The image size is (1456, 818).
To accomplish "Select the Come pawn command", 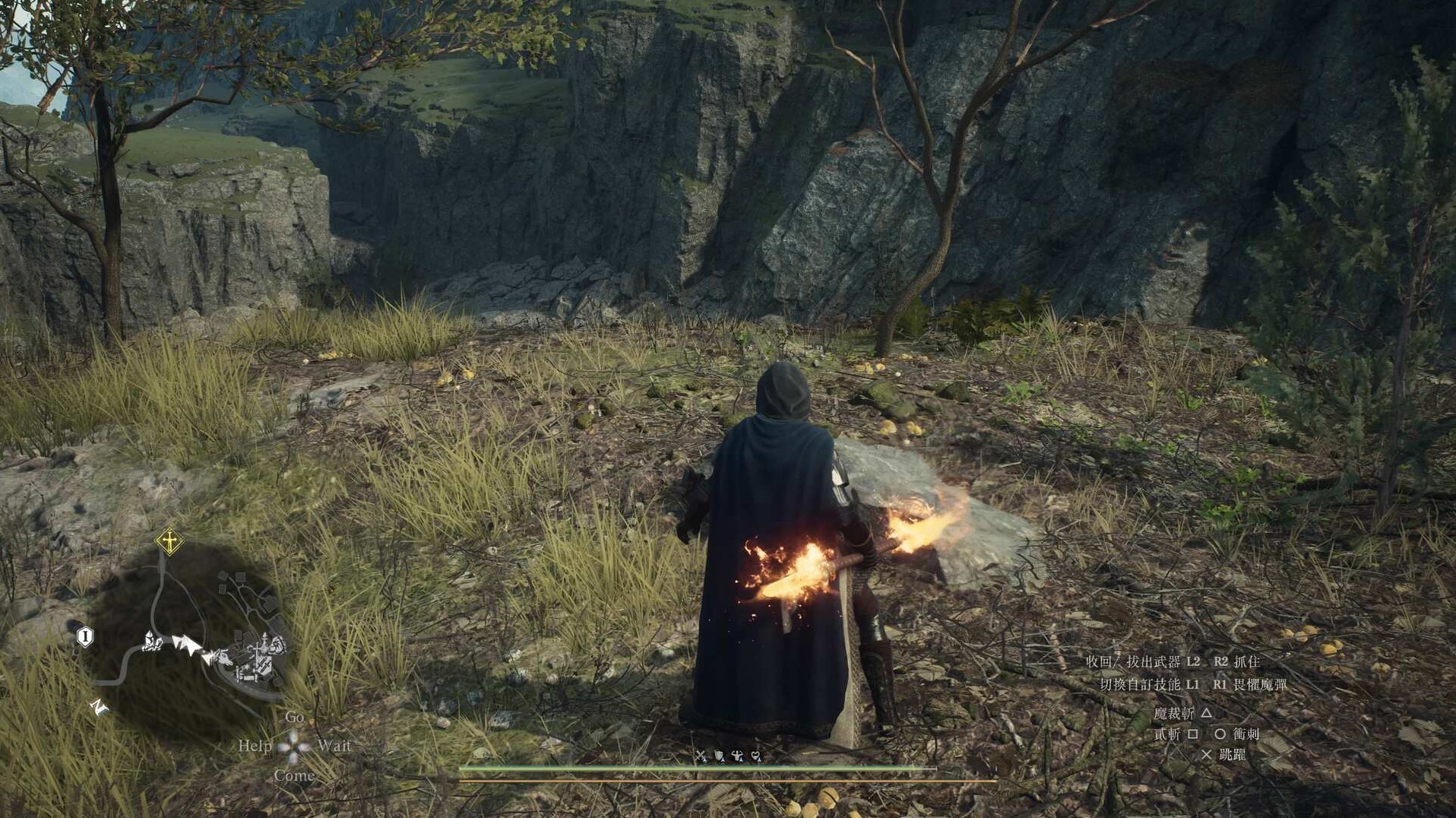I will 294,775.
